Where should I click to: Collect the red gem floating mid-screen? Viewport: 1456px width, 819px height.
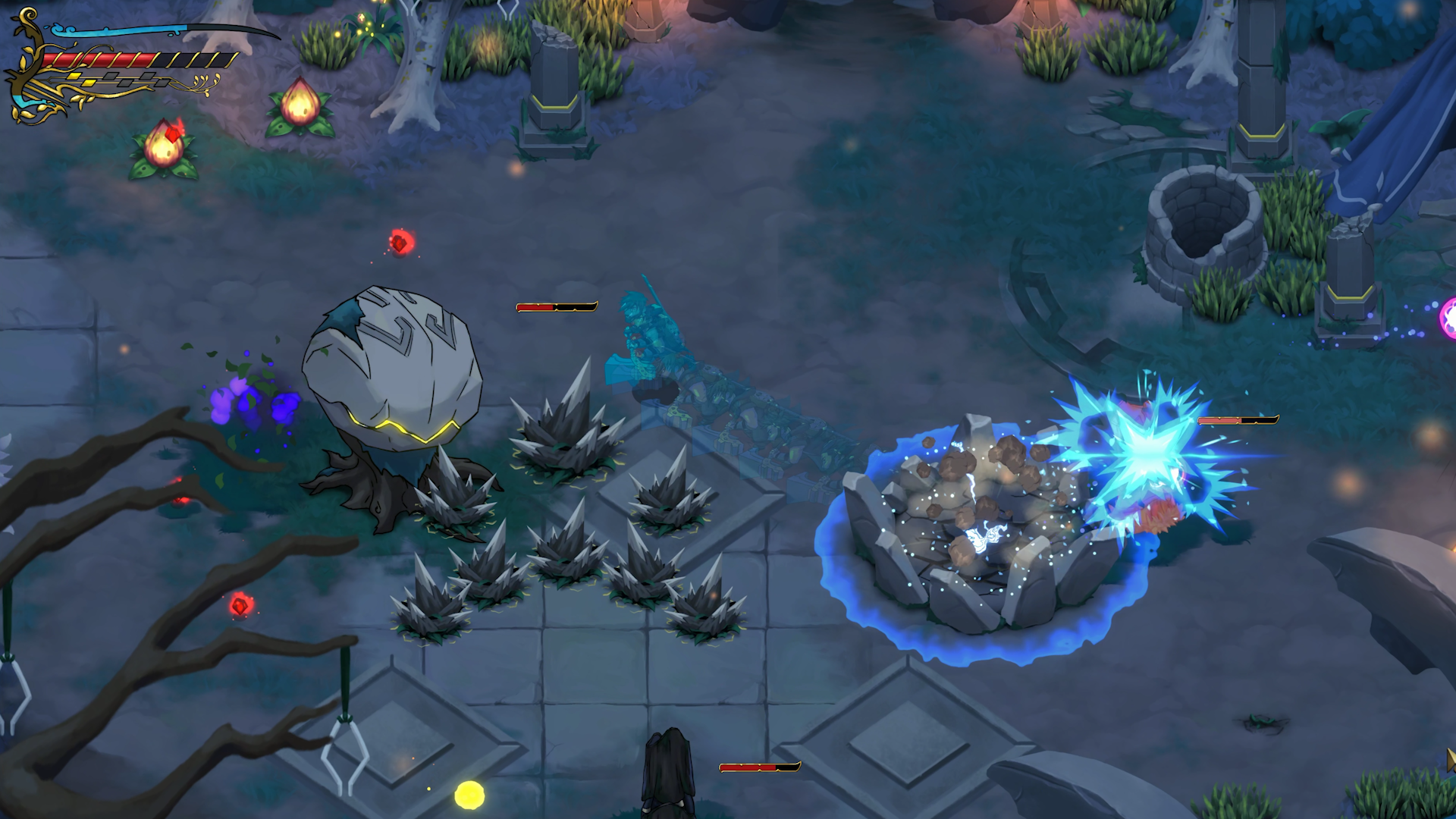pos(400,243)
